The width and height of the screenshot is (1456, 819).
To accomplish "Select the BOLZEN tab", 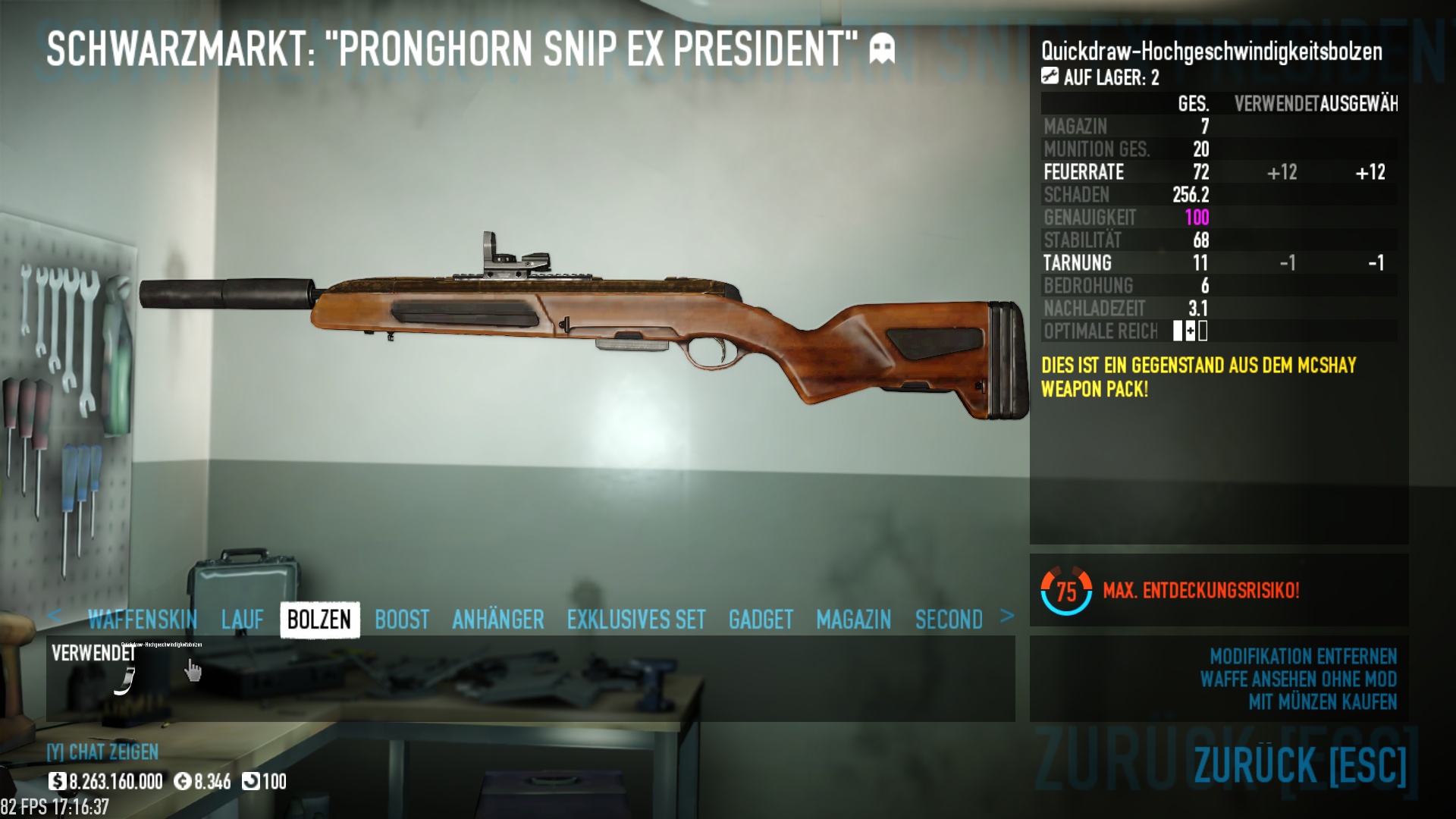I will (x=319, y=620).
